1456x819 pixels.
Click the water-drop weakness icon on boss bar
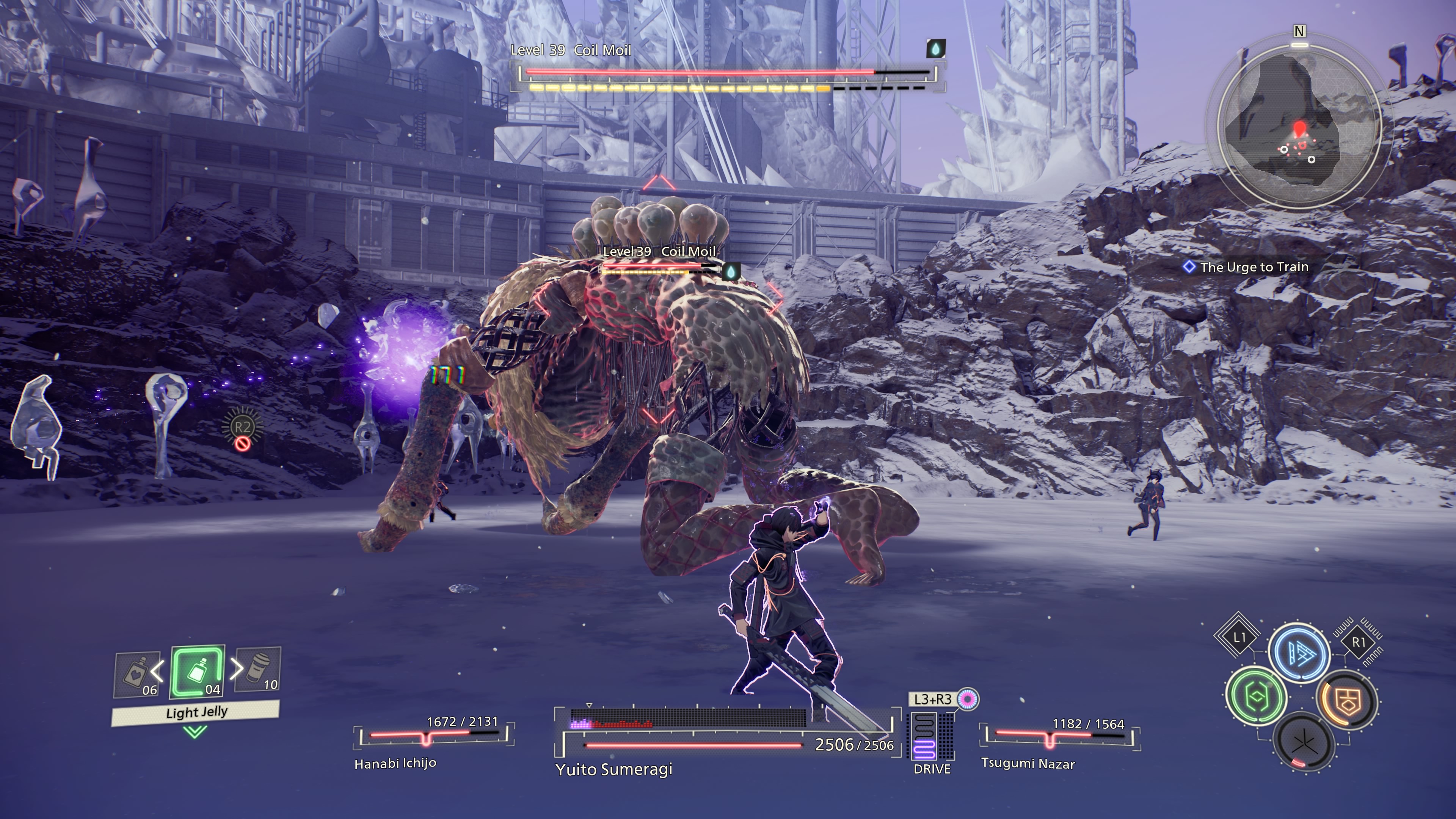[935, 49]
